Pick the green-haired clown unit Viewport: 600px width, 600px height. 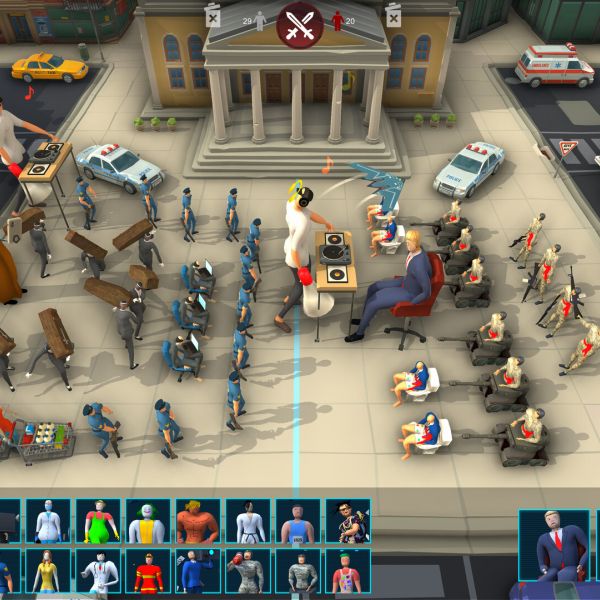[x=148, y=521]
